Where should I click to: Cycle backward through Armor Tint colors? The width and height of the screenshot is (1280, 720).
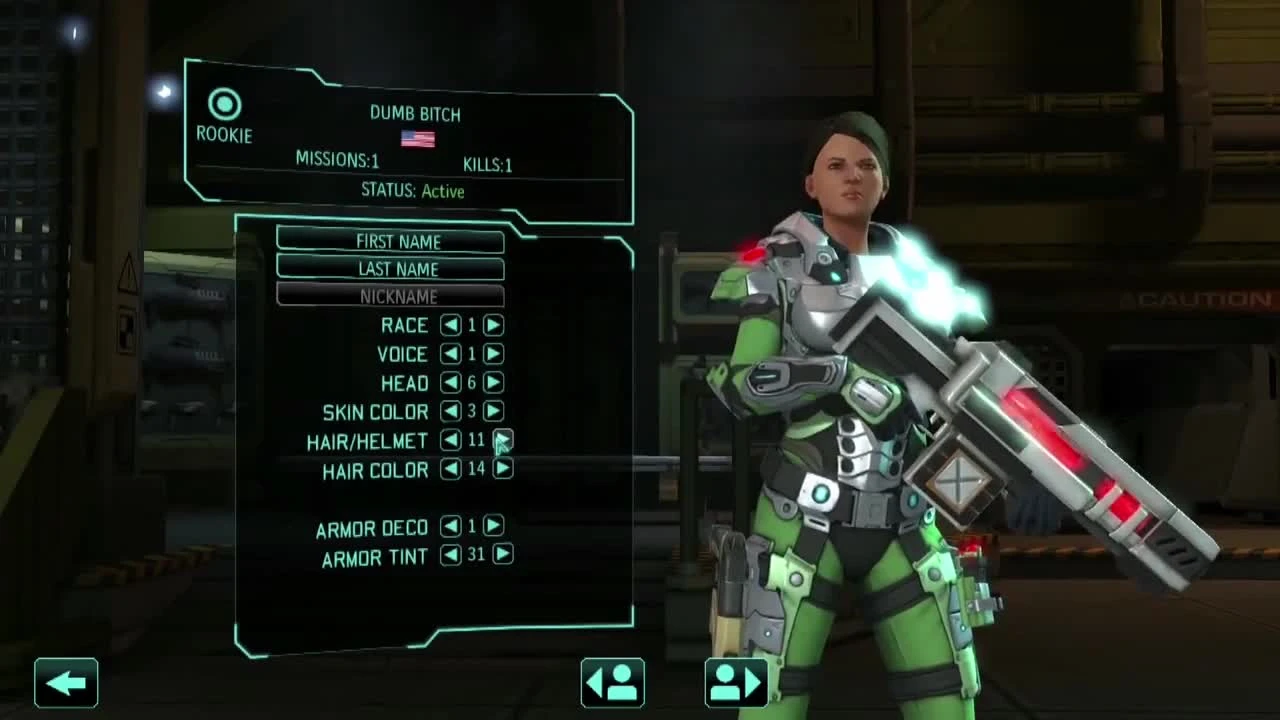pos(450,556)
